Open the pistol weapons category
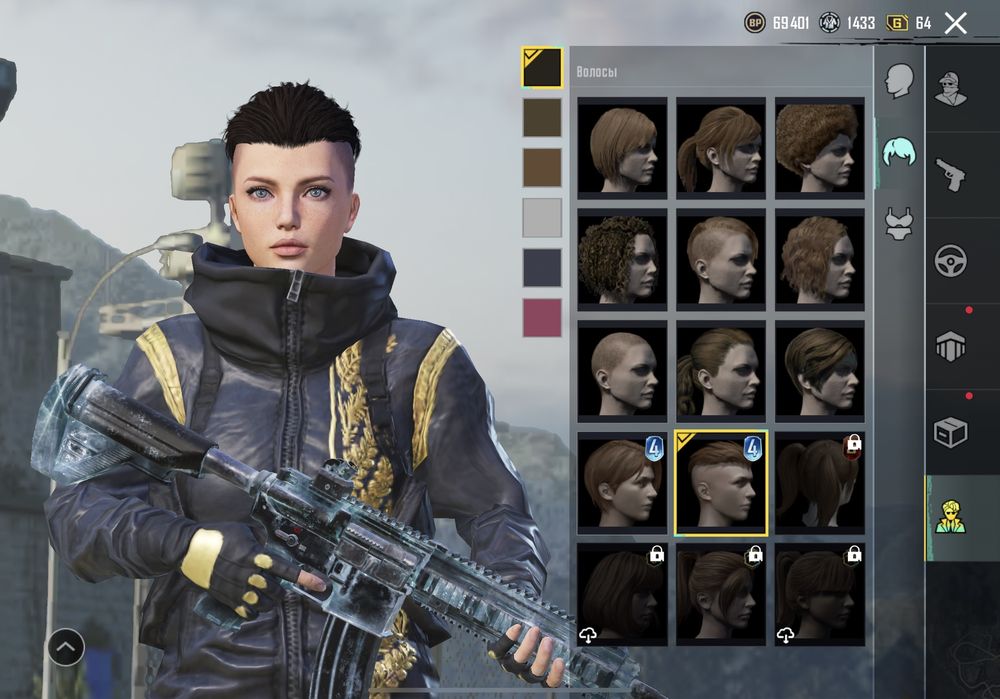 950,175
